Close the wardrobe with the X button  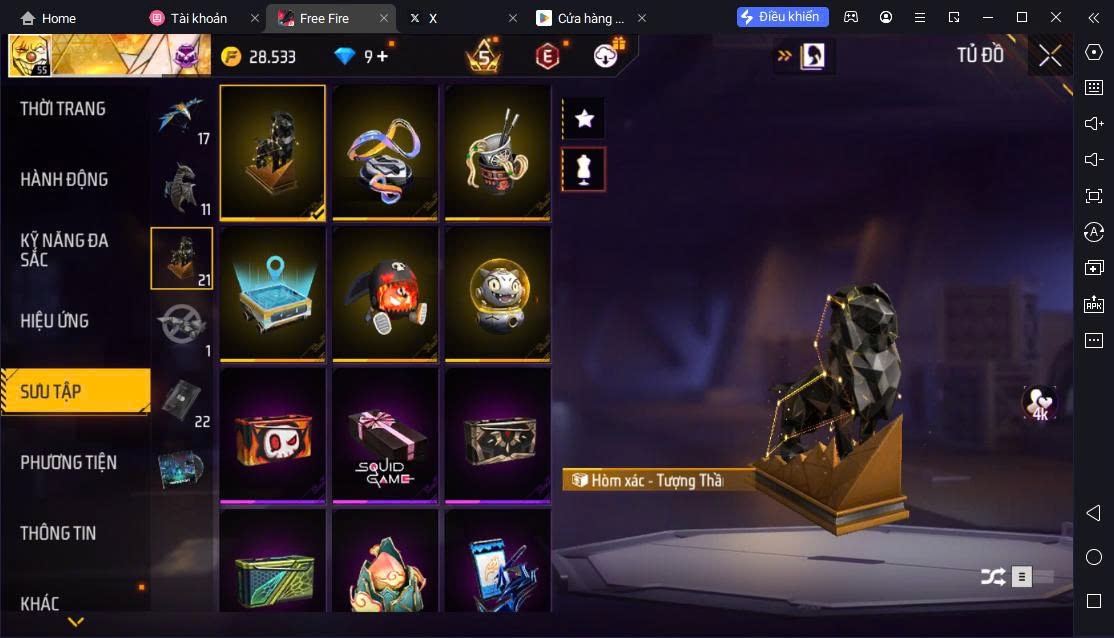click(x=1050, y=56)
